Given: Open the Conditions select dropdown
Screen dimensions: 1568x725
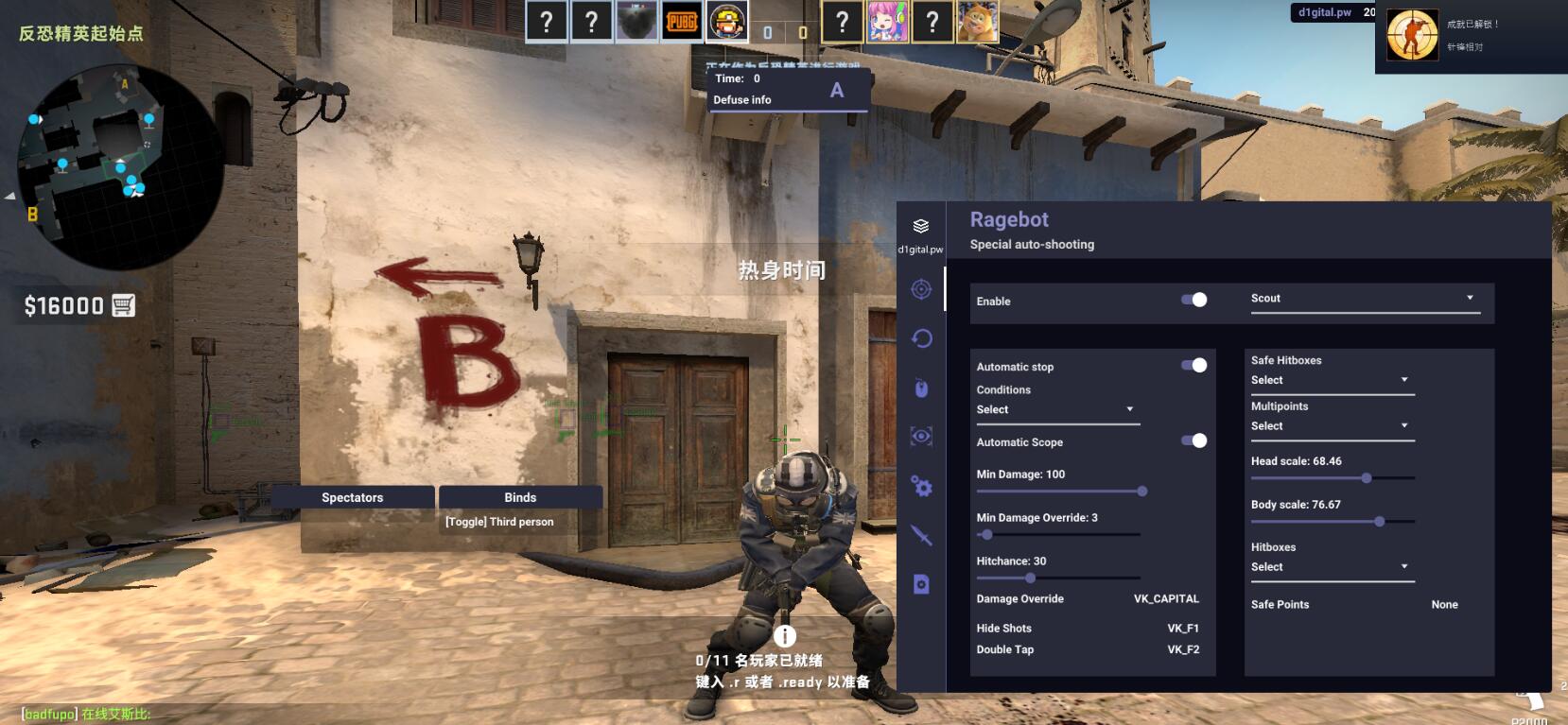Looking at the screenshot, I should (x=1056, y=409).
